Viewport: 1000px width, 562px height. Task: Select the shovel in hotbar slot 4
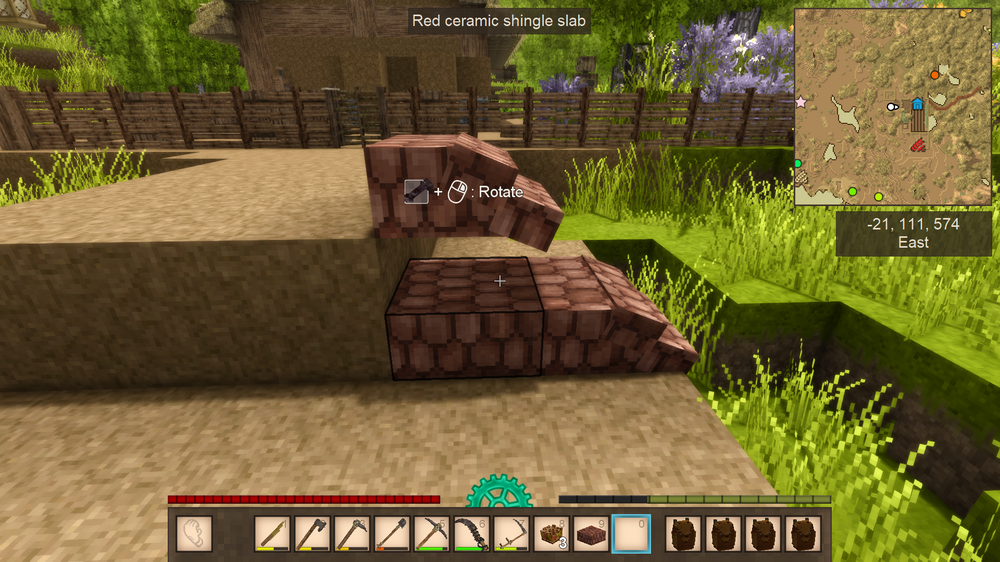point(392,533)
